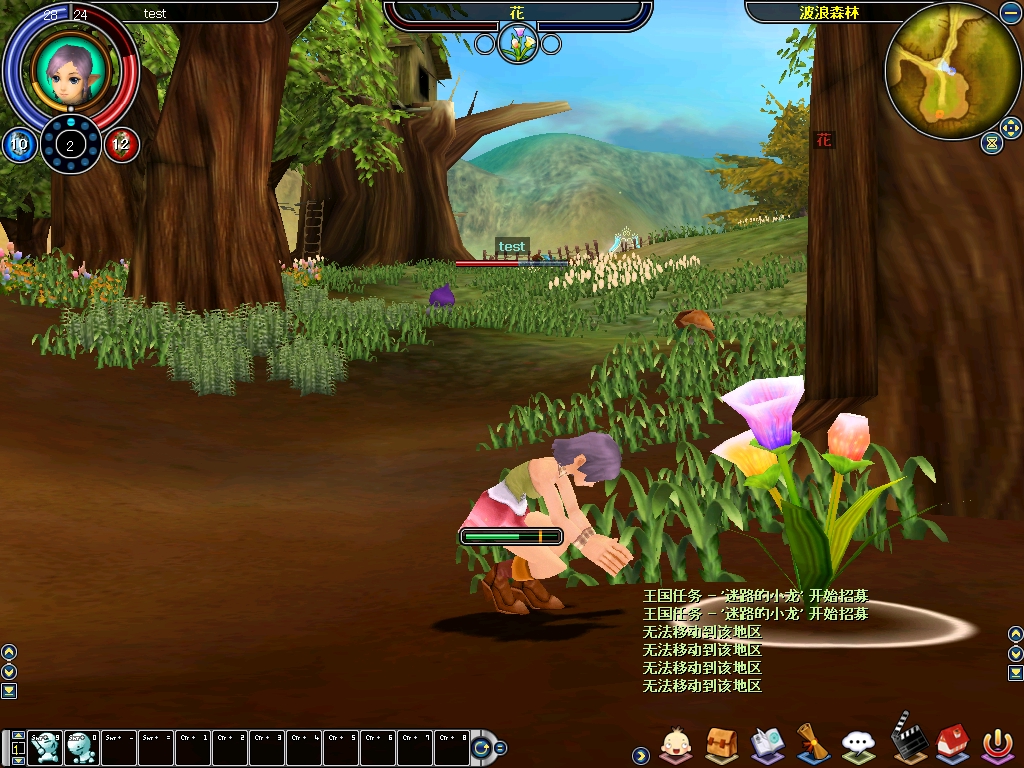
Task: Click the four-arrow button beside the minimap
Action: click(1010, 129)
